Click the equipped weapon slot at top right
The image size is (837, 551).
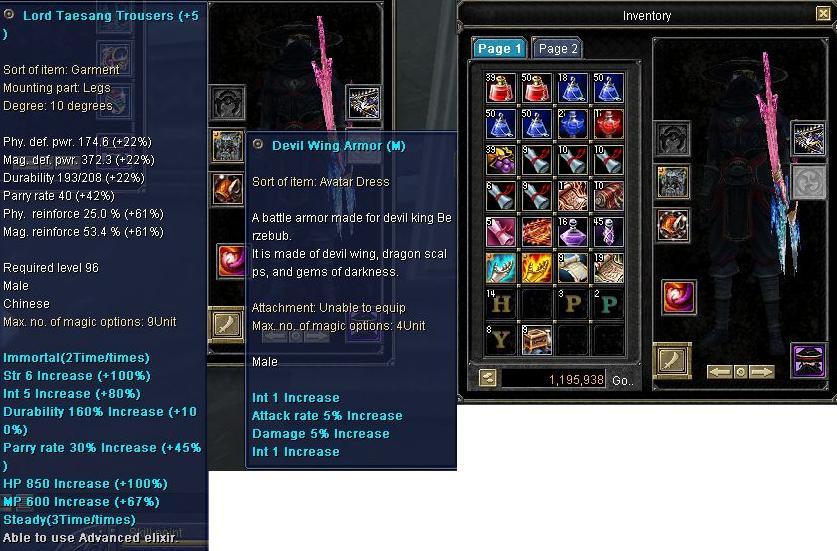pyautogui.click(x=808, y=139)
